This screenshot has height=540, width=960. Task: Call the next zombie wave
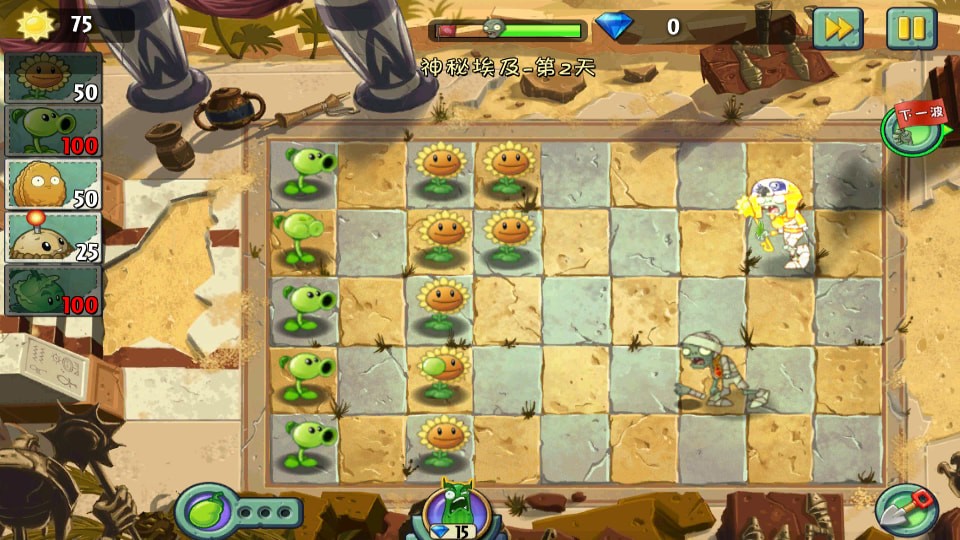[x=911, y=131]
